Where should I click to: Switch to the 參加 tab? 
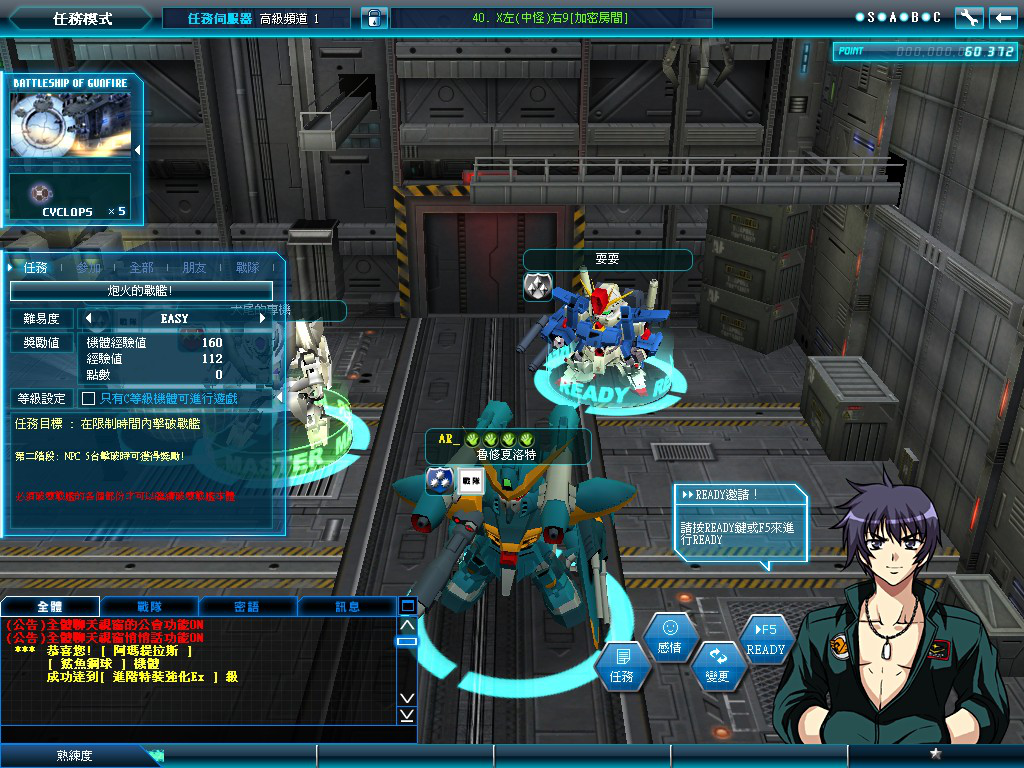(x=89, y=268)
